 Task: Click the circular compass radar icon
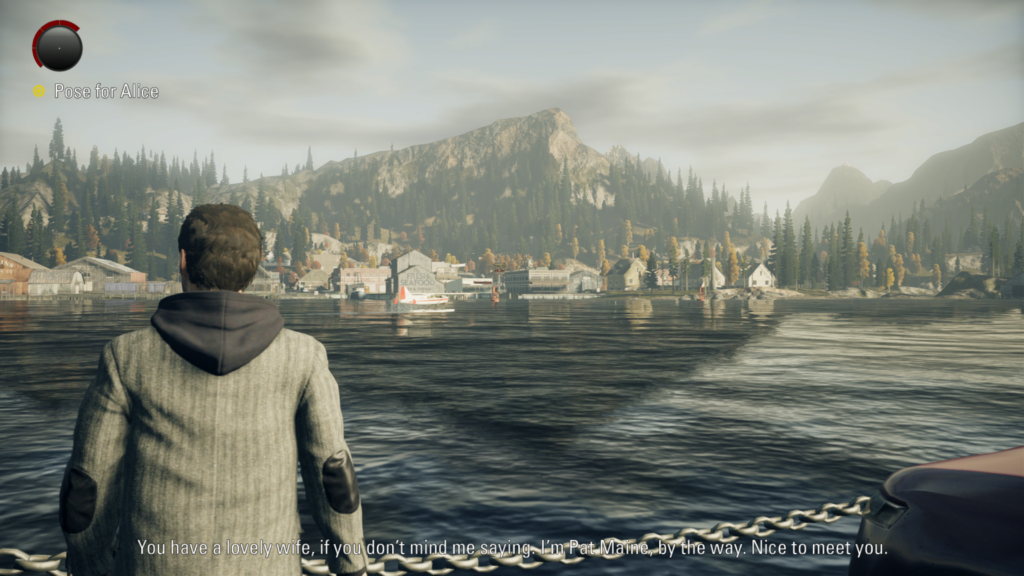58,46
